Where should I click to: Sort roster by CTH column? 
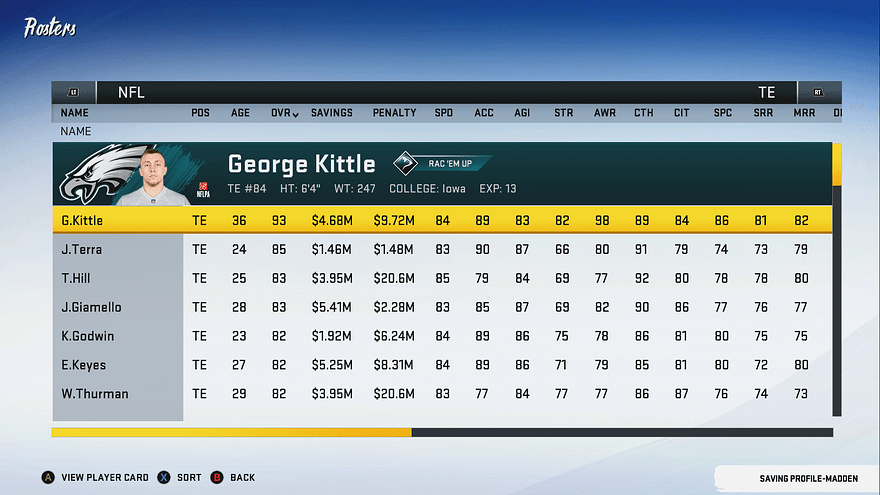pos(644,113)
